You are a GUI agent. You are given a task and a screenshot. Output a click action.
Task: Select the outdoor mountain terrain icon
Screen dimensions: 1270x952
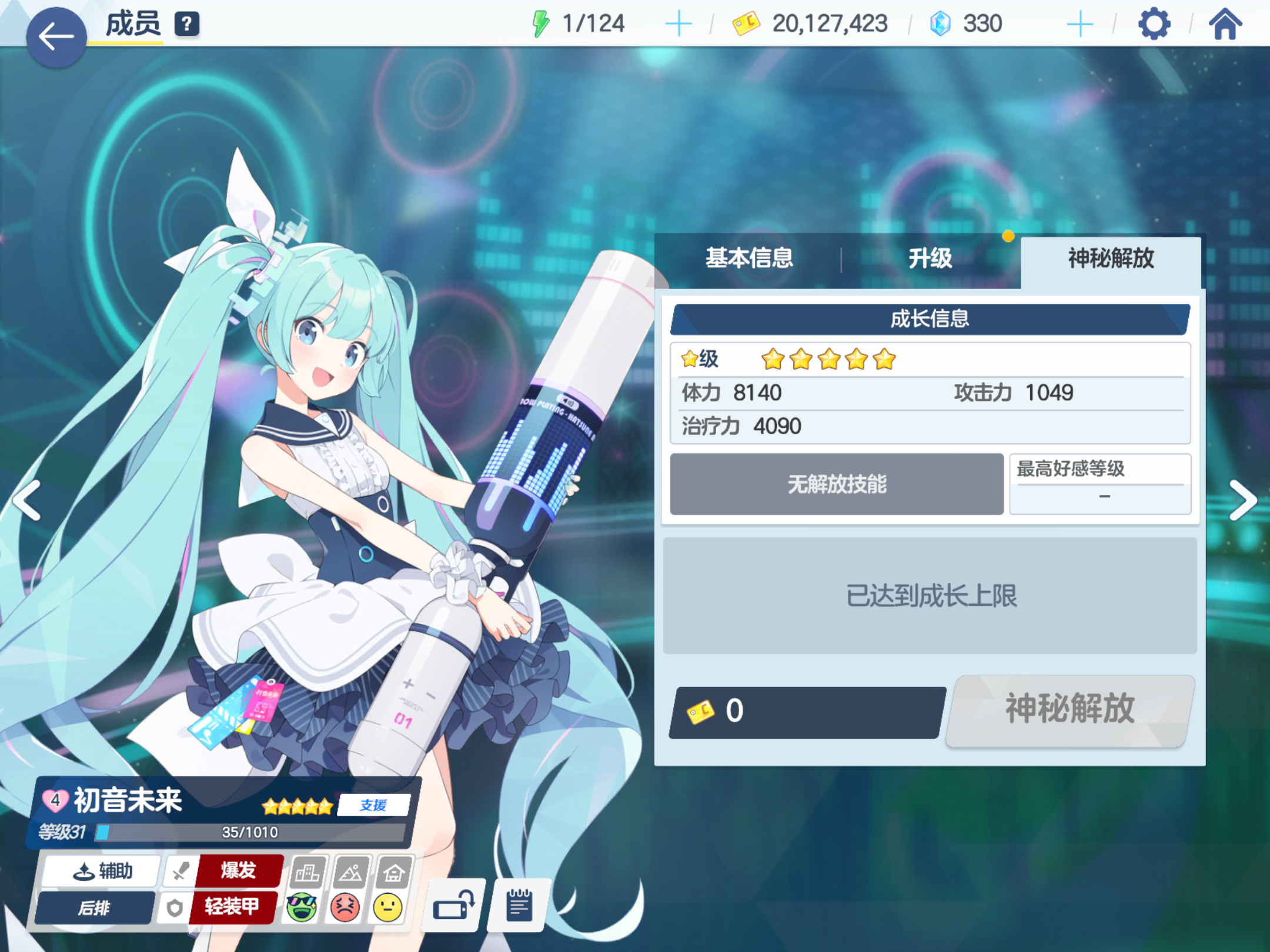click(x=352, y=871)
